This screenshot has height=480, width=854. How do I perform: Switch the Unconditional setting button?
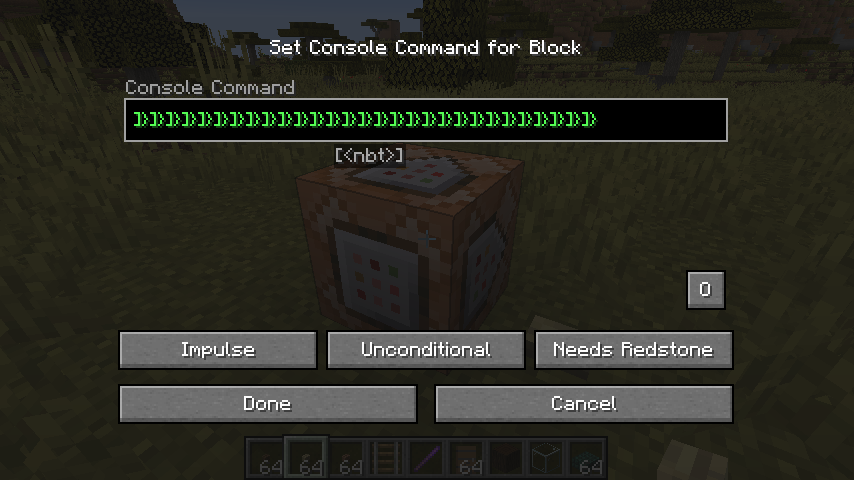[426, 350]
